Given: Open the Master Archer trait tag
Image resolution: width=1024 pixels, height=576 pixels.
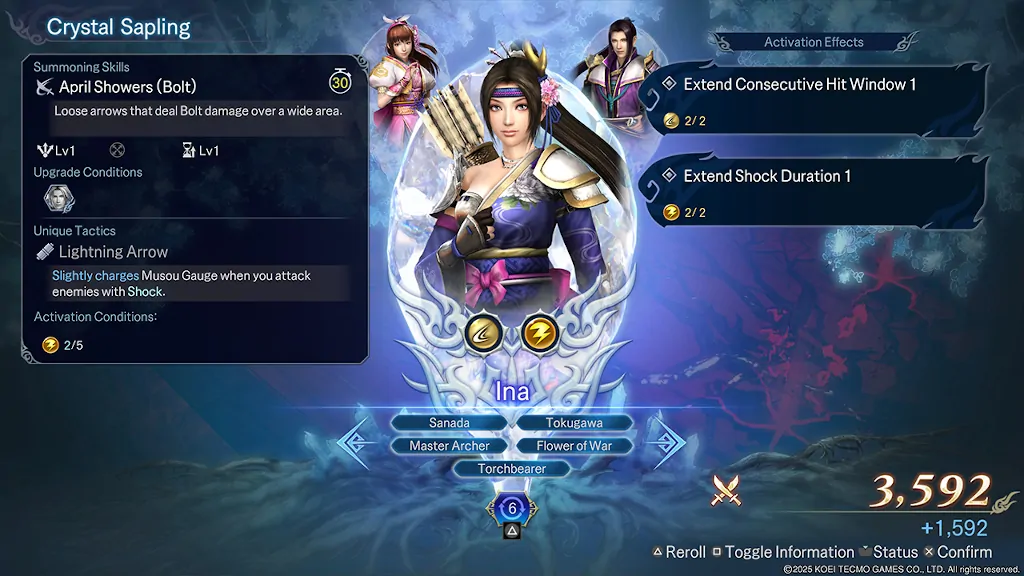Looking at the screenshot, I should [449, 446].
